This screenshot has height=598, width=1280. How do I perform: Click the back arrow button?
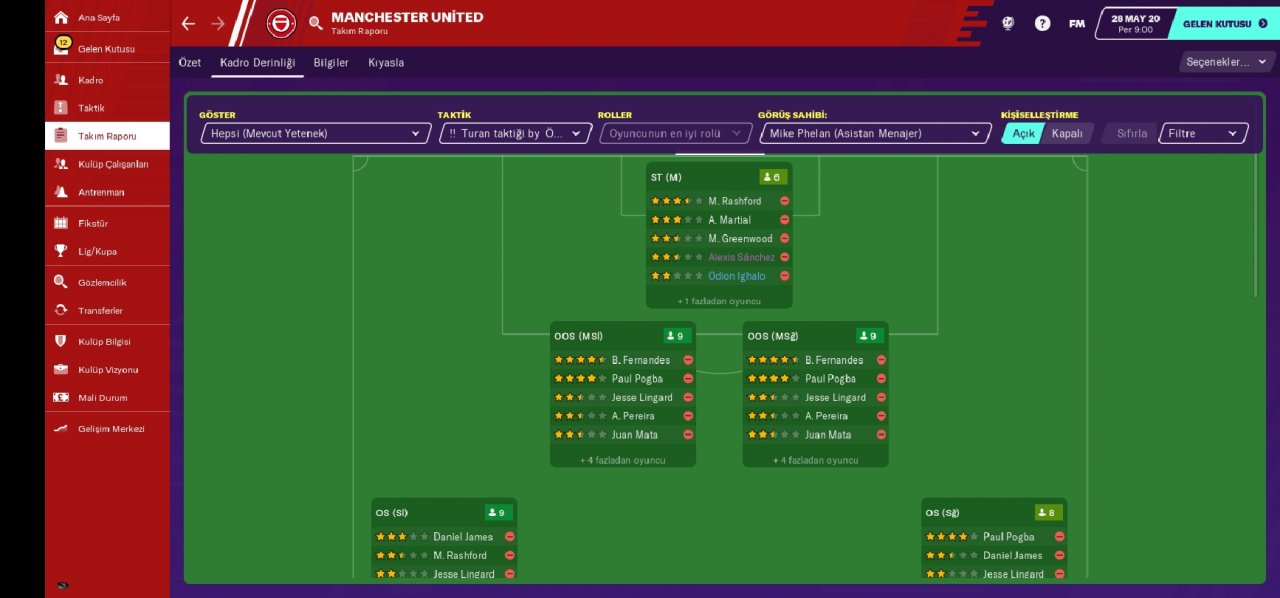point(189,23)
